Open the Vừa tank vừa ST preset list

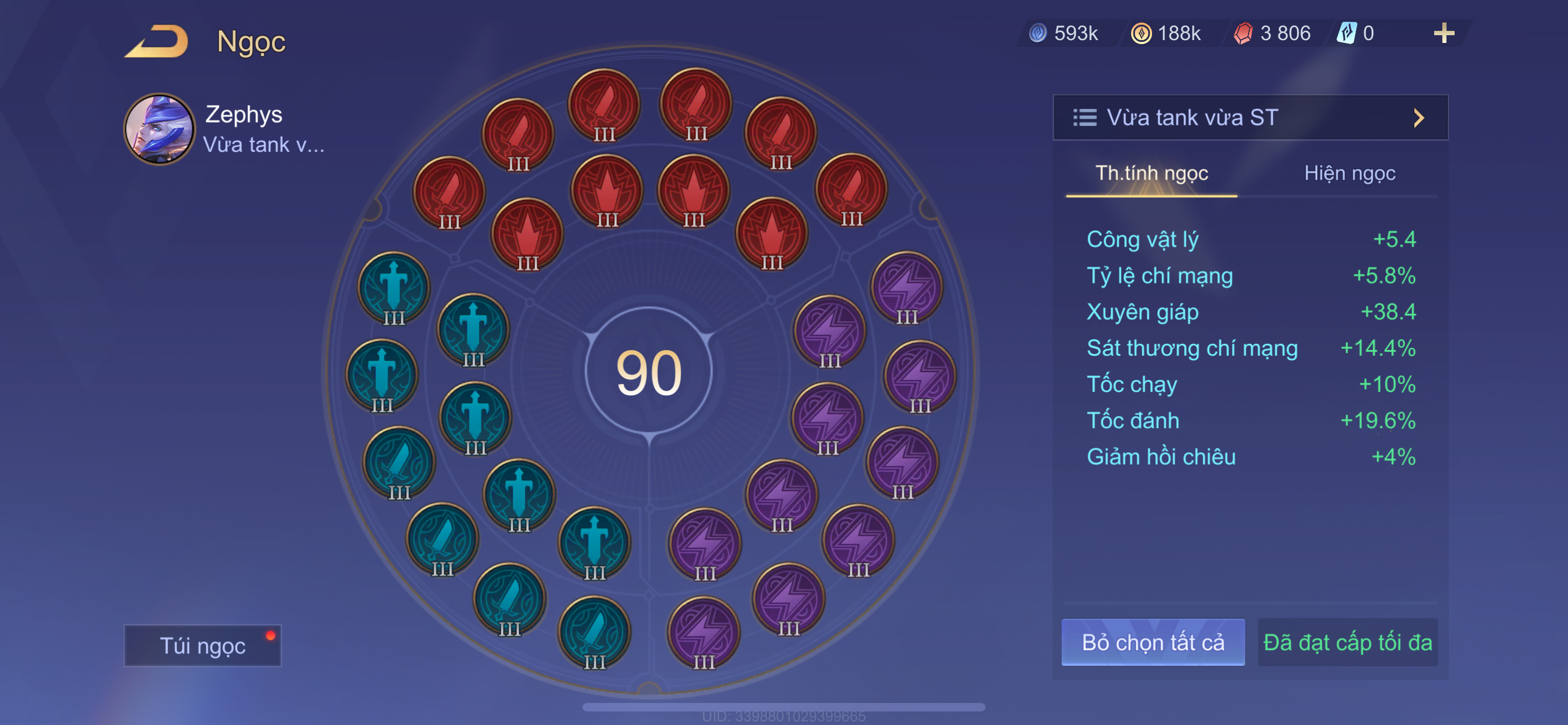1250,117
